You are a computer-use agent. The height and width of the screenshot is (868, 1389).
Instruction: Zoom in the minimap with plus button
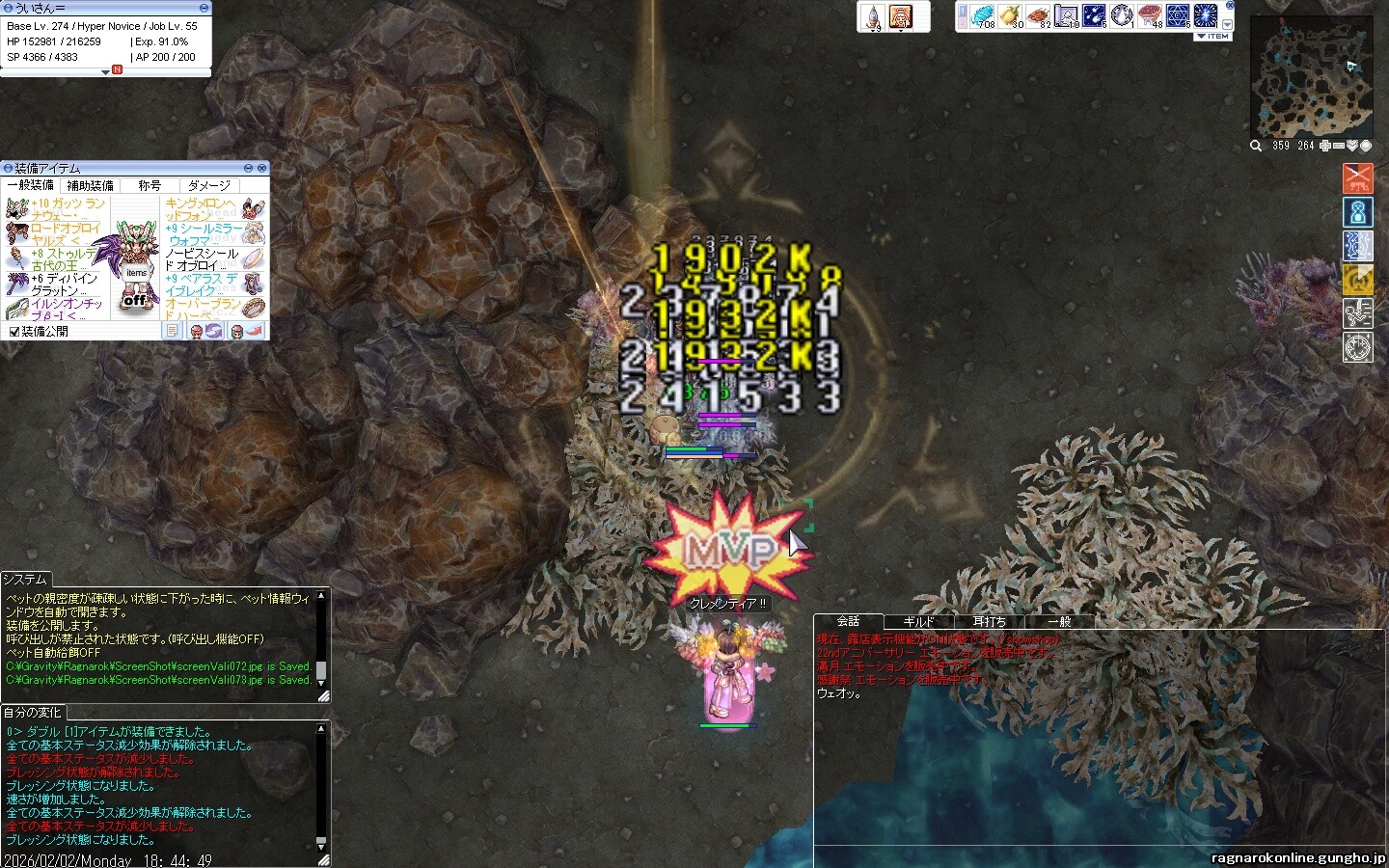pyautogui.click(x=1325, y=146)
